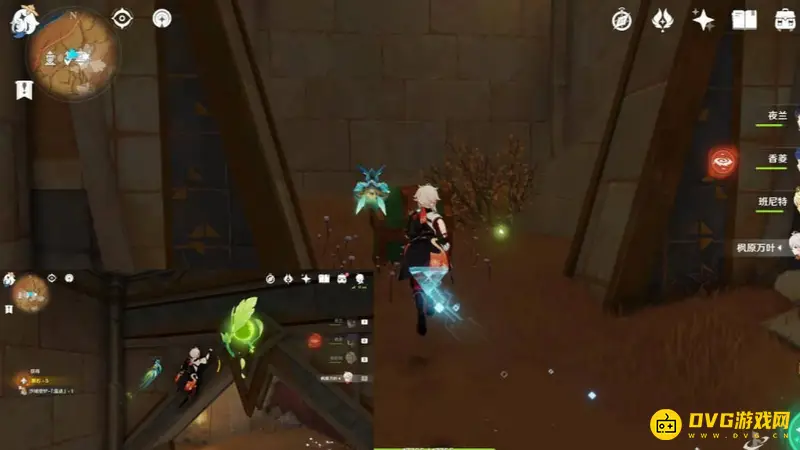Viewport: 800px width, 450px height.
Task: Select the active character 枫原万叶
Action: point(762,246)
